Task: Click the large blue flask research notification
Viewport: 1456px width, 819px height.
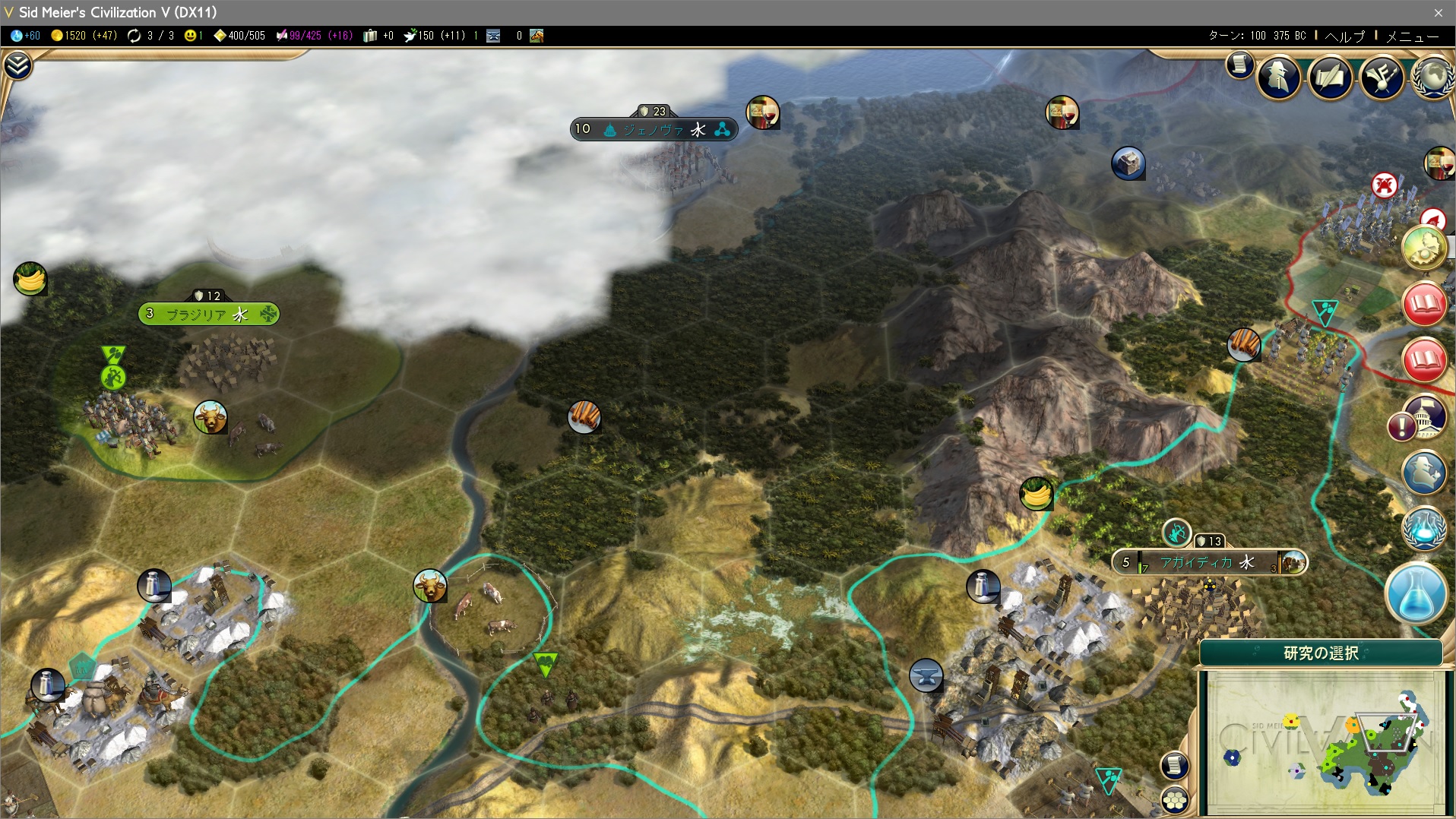Action: [x=1416, y=594]
